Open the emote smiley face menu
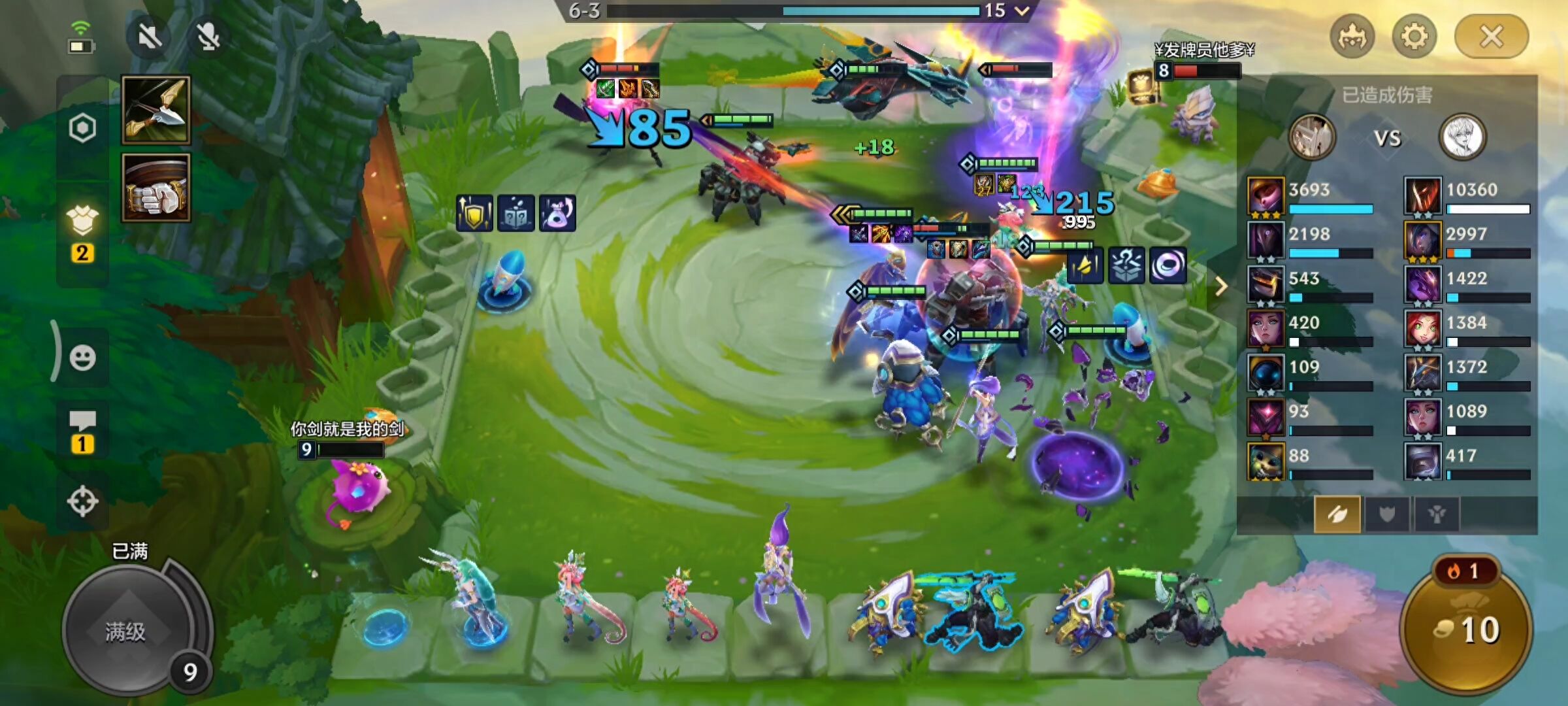 click(82, 357)
